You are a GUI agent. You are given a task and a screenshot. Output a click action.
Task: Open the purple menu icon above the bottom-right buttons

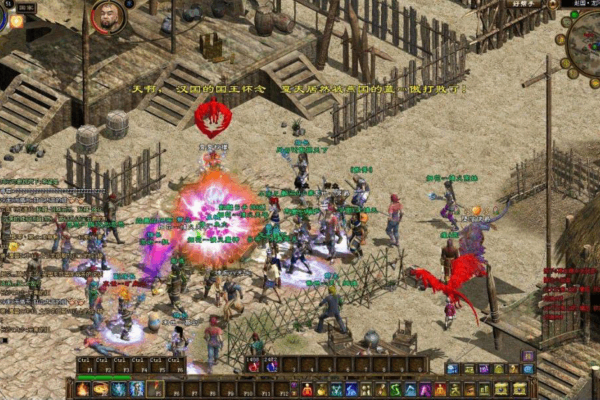click(x=528, y=355)
